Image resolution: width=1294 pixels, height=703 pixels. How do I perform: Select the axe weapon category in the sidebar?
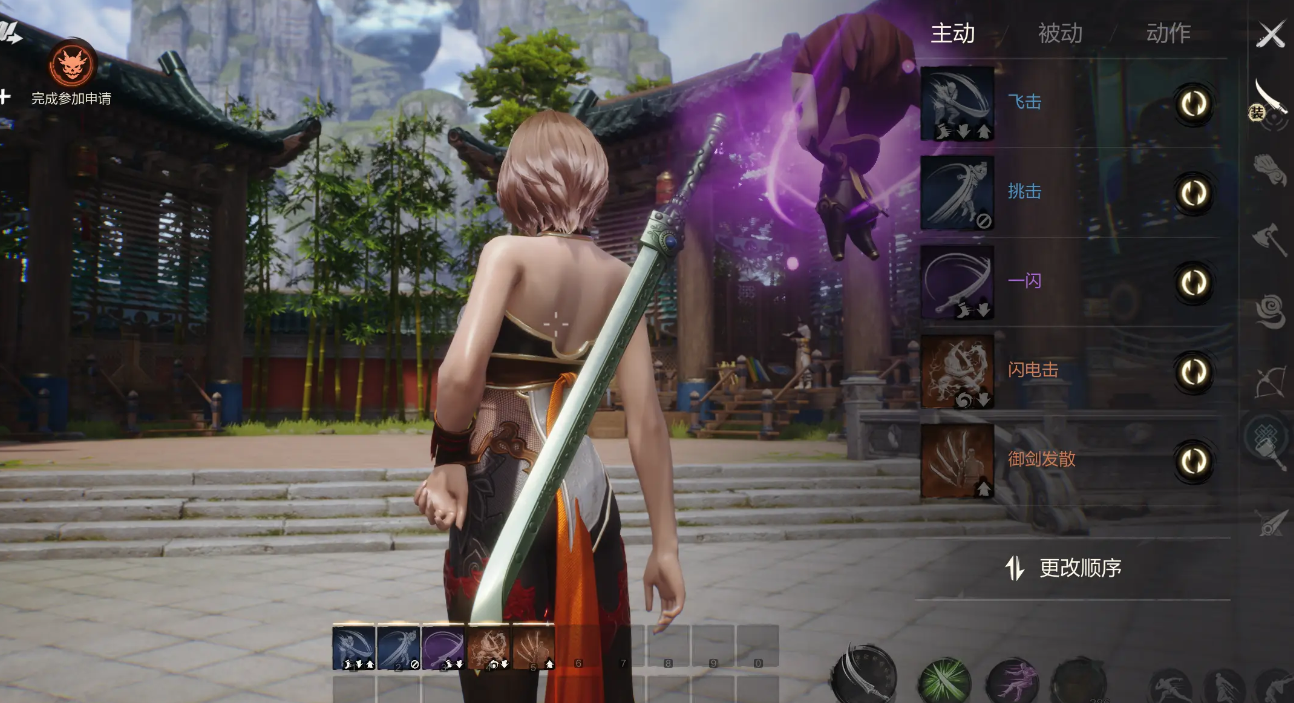pos(1270,239)
